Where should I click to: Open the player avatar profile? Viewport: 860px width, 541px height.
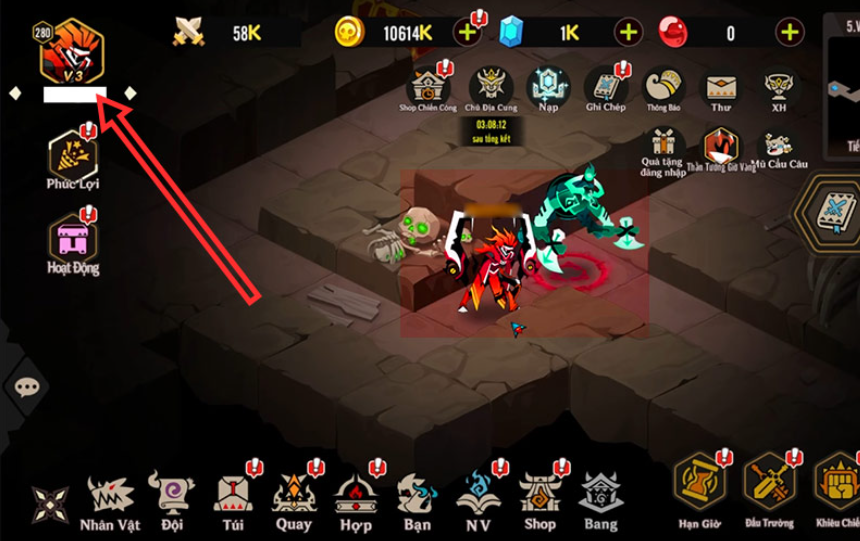point(71,53)
